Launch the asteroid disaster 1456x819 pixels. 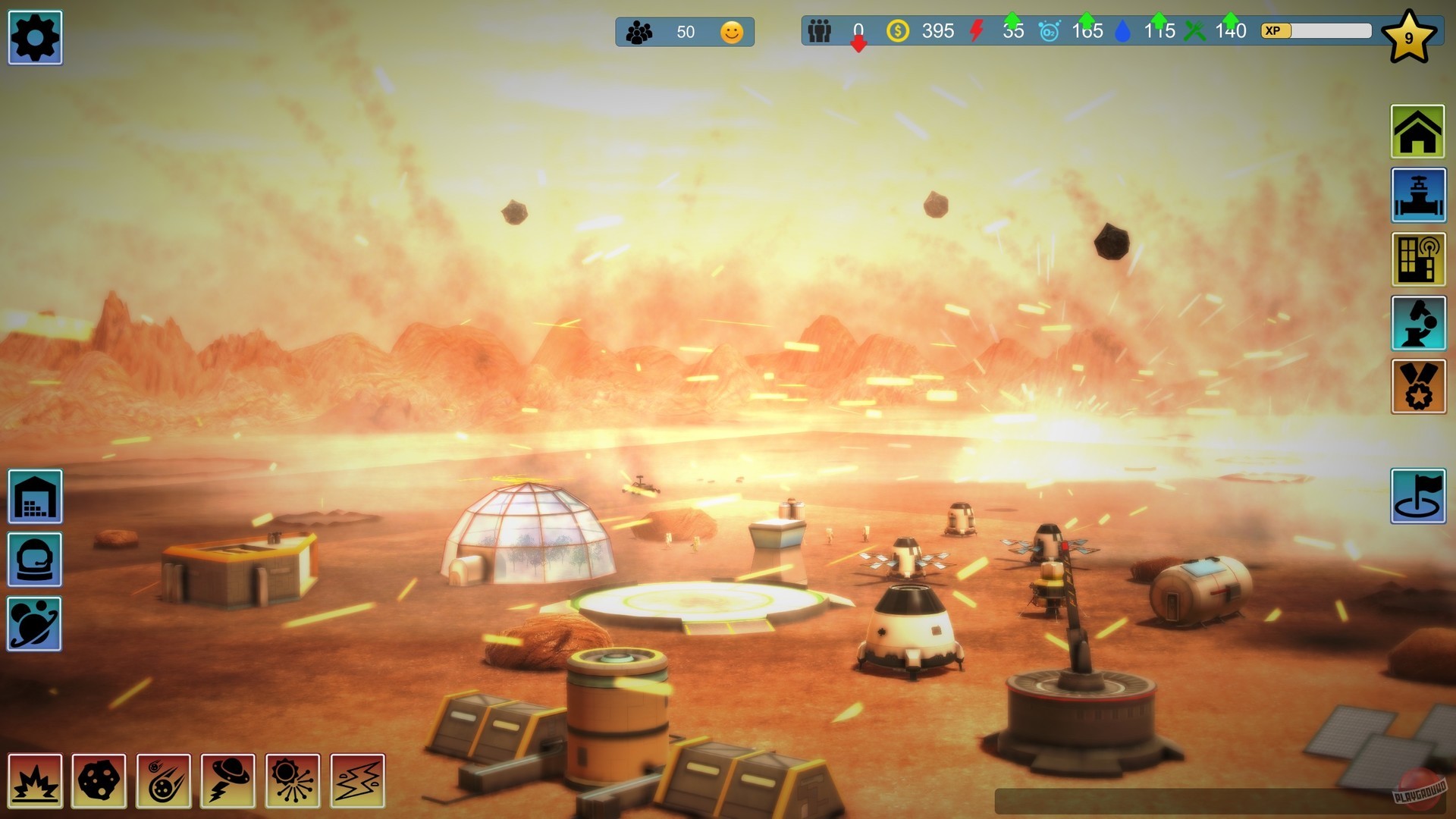pos(99,780)
